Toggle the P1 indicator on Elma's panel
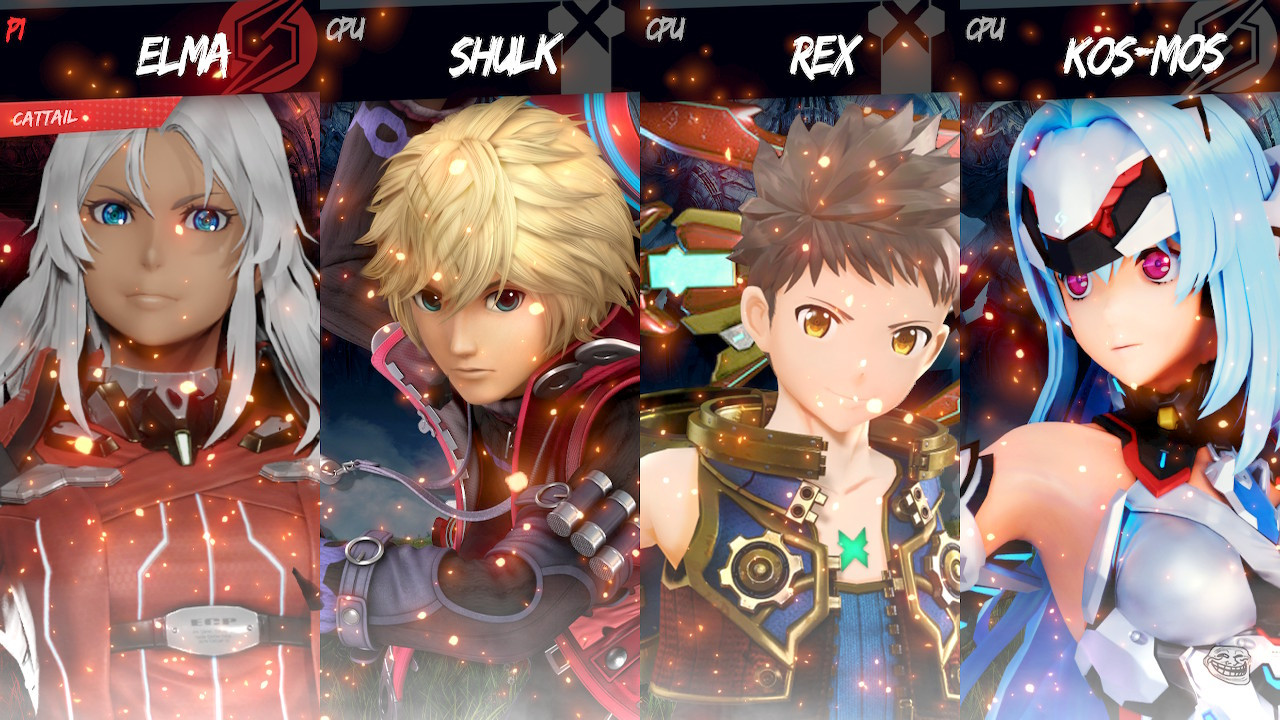Screen dimensions: 1280x720 pos(16,31)
